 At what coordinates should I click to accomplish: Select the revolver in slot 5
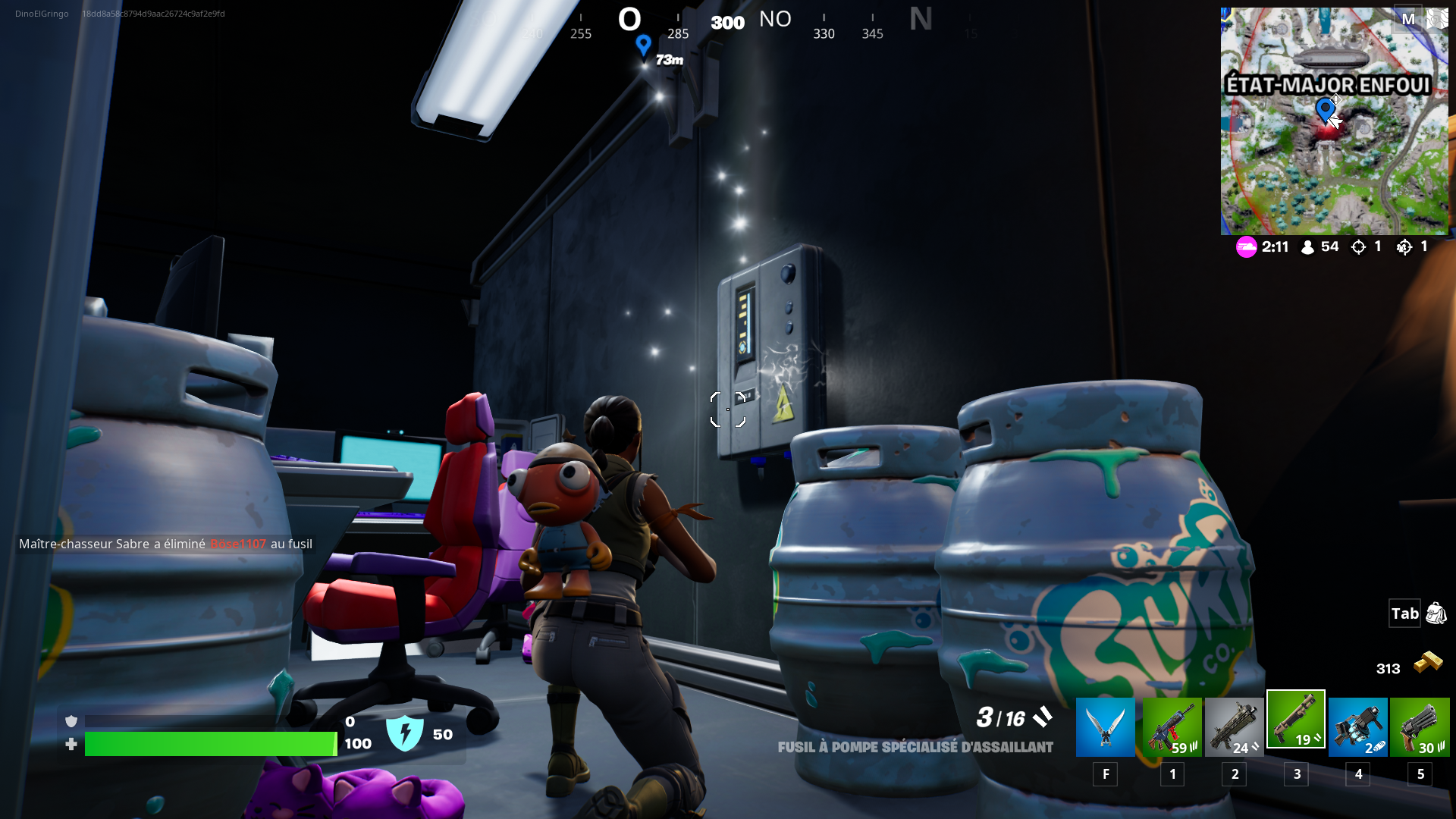[1420, 726]
